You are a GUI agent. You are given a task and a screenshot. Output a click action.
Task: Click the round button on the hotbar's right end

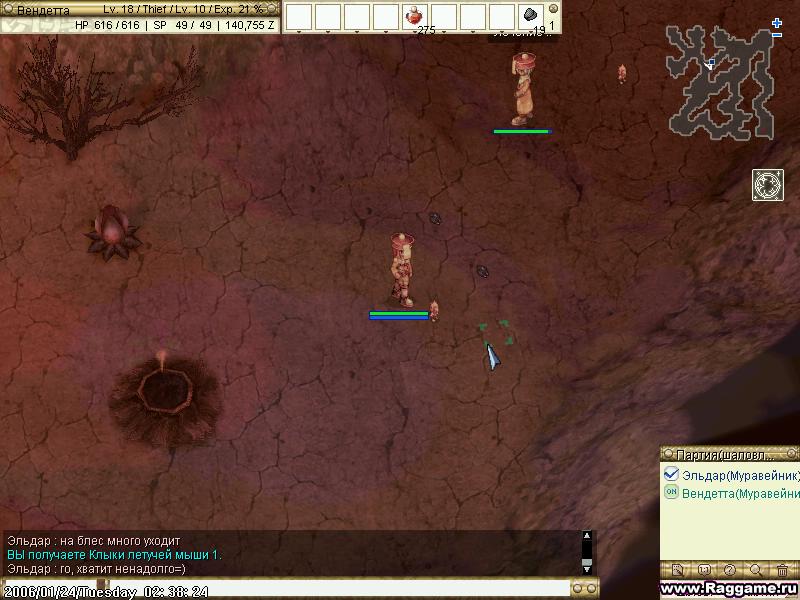pos(553,9)
